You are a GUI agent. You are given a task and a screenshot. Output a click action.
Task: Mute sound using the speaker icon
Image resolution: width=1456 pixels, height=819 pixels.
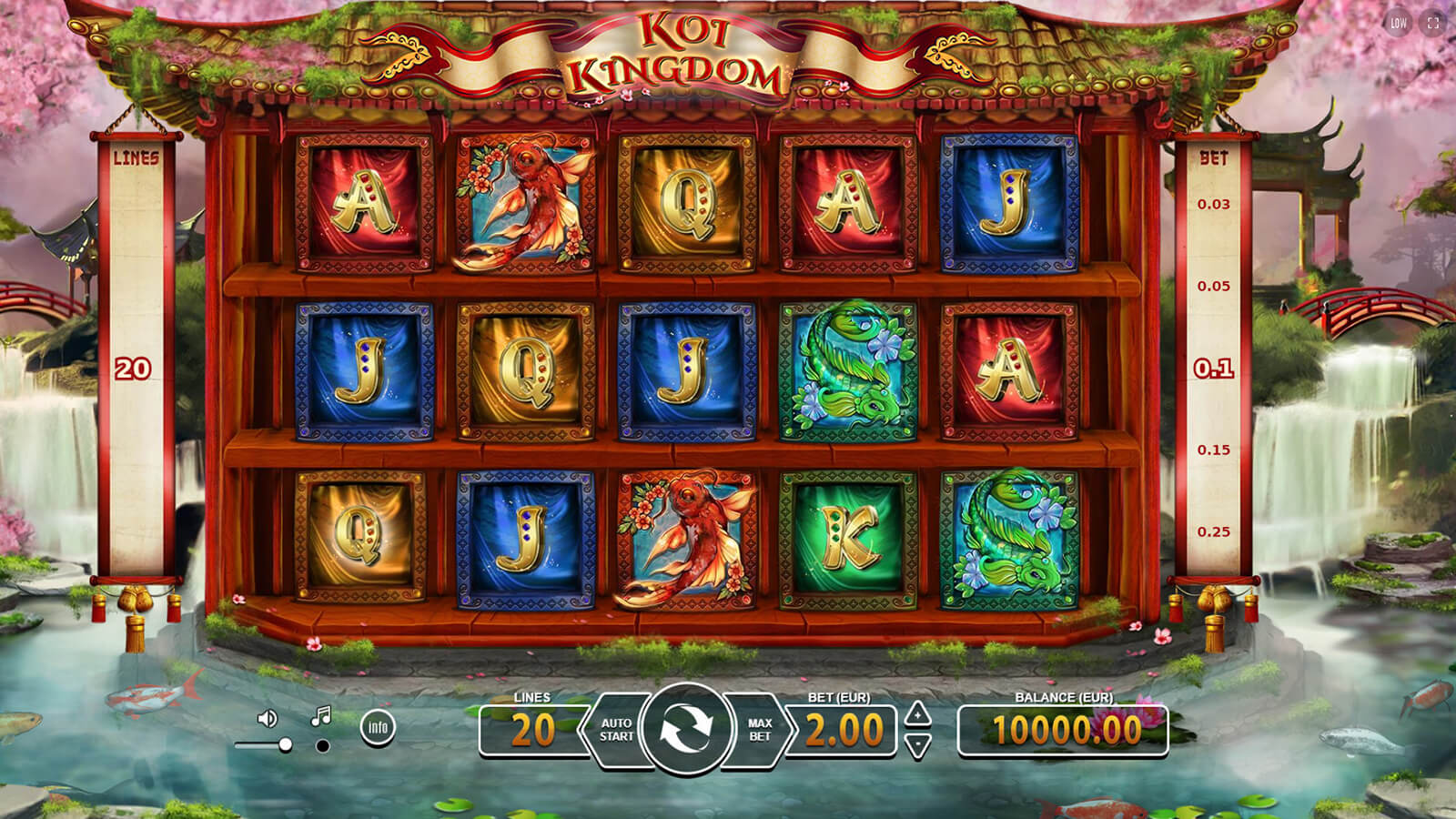point(267,719)
